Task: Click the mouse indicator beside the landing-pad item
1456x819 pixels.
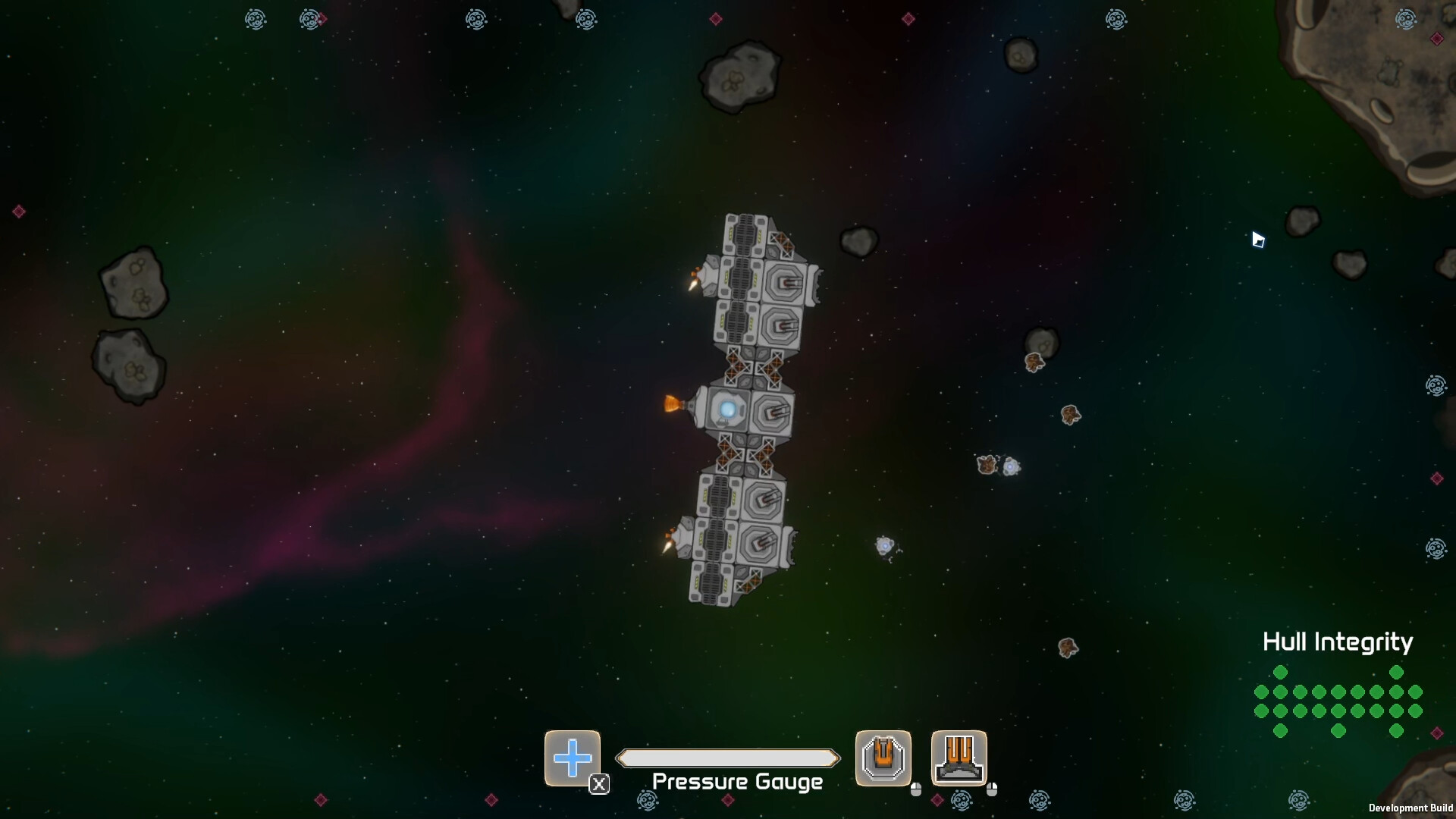Action: [x=993, y=789]
